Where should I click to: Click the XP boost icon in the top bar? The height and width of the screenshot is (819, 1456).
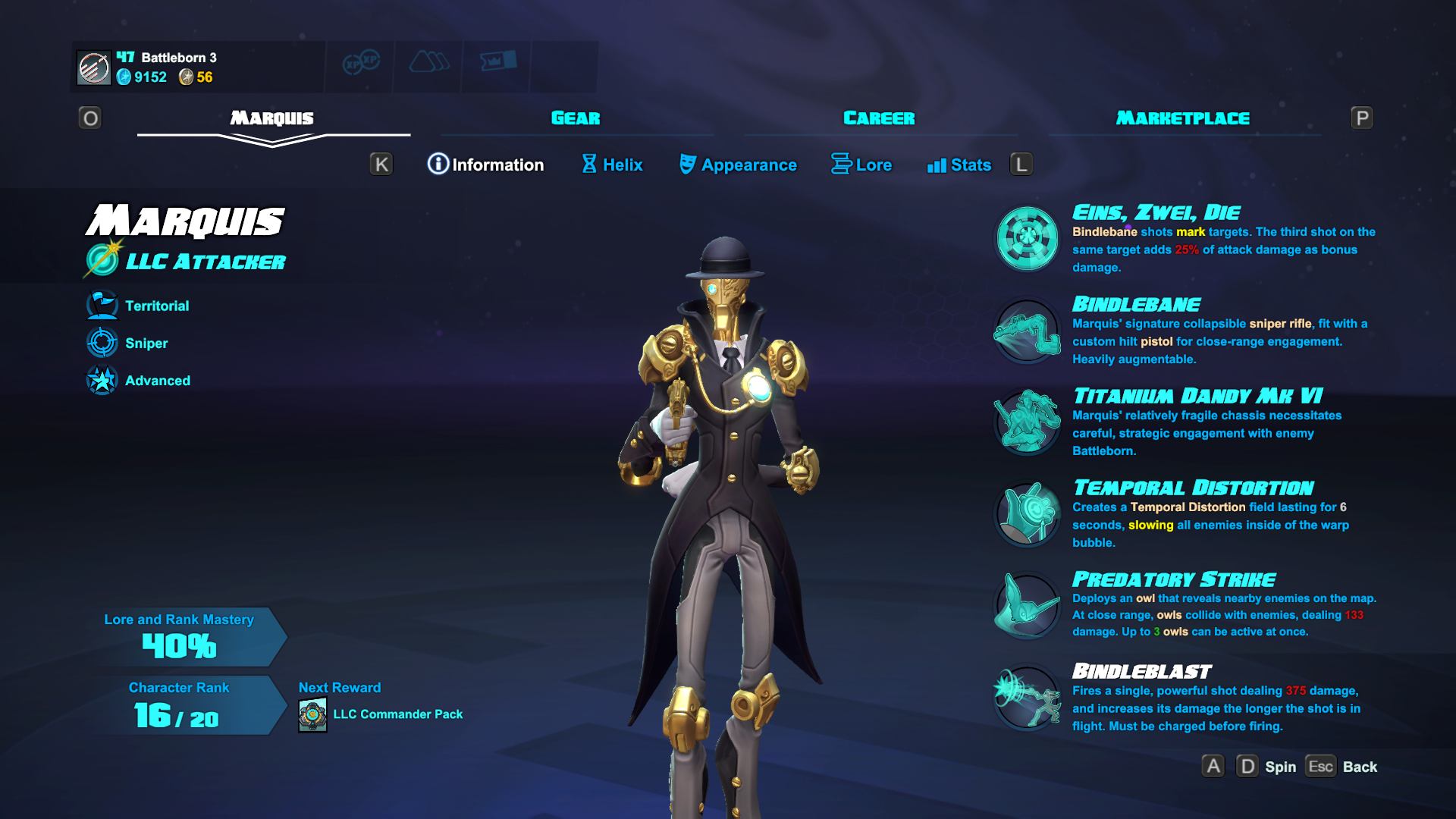pyautogui.click(x=359, y=65)
